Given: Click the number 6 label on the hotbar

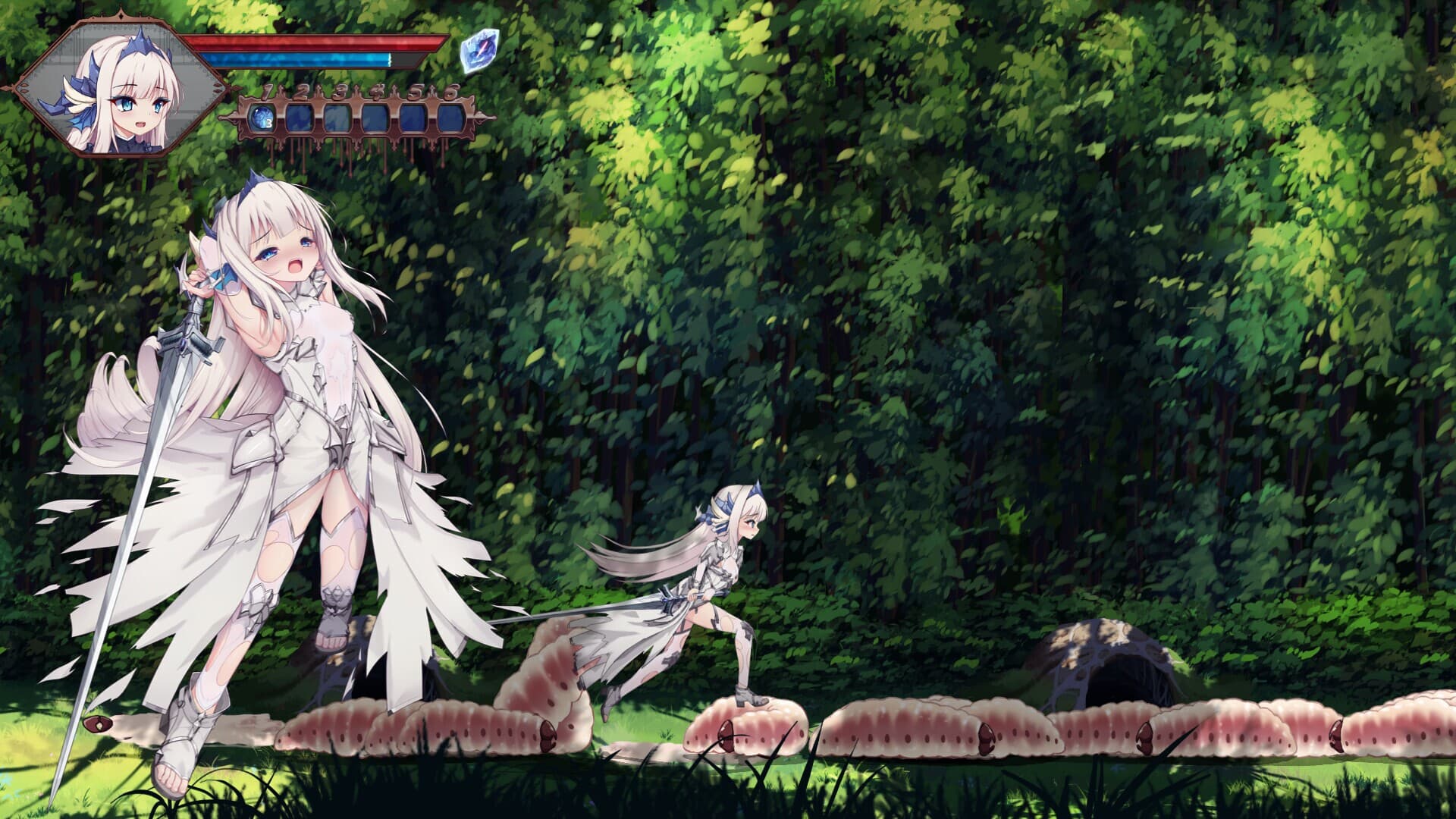Looking at the screenshot, I should [x=451, y=93].
